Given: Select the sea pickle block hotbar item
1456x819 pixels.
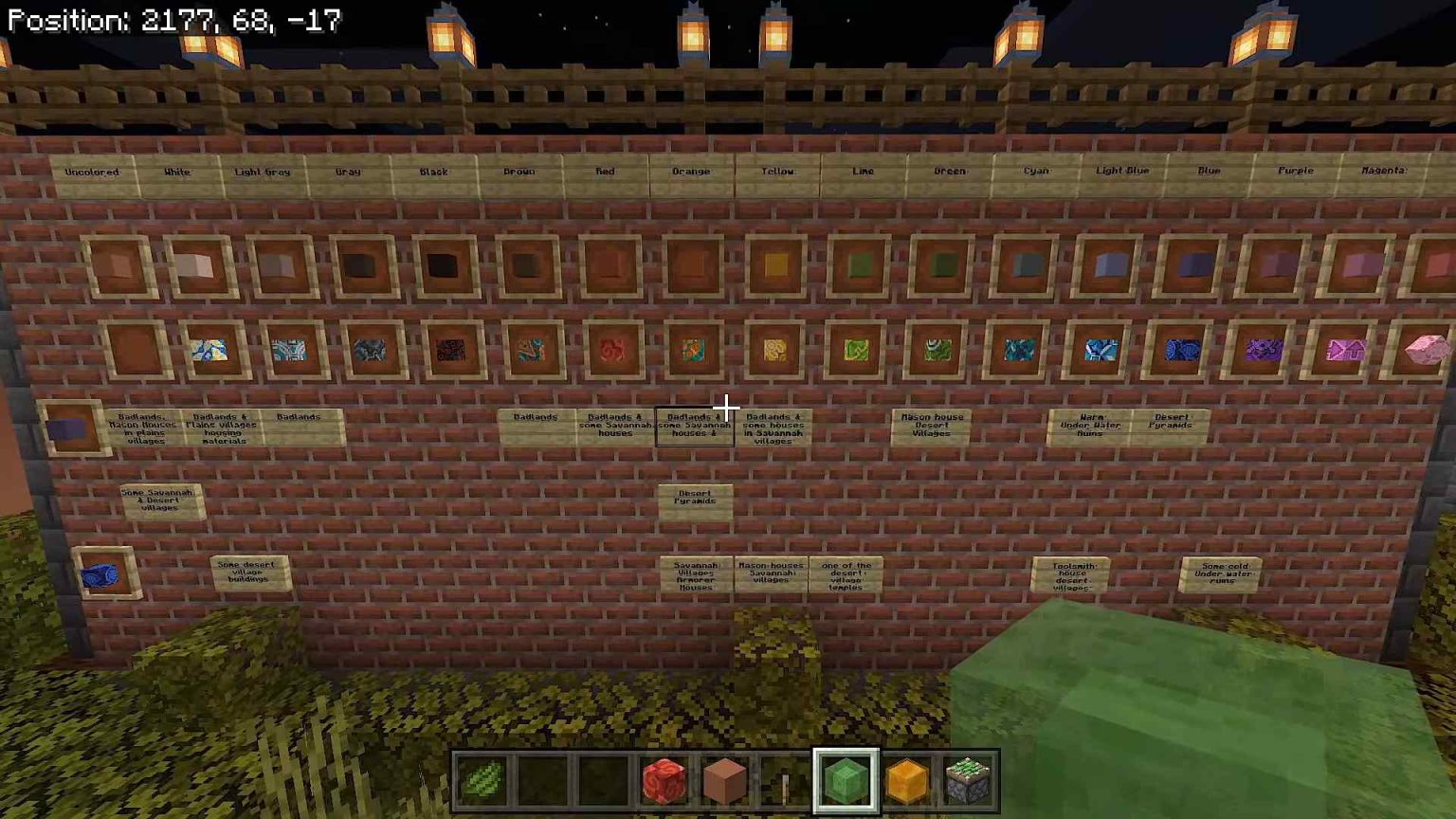Looking at the screenshot, I should coord(967,777).
